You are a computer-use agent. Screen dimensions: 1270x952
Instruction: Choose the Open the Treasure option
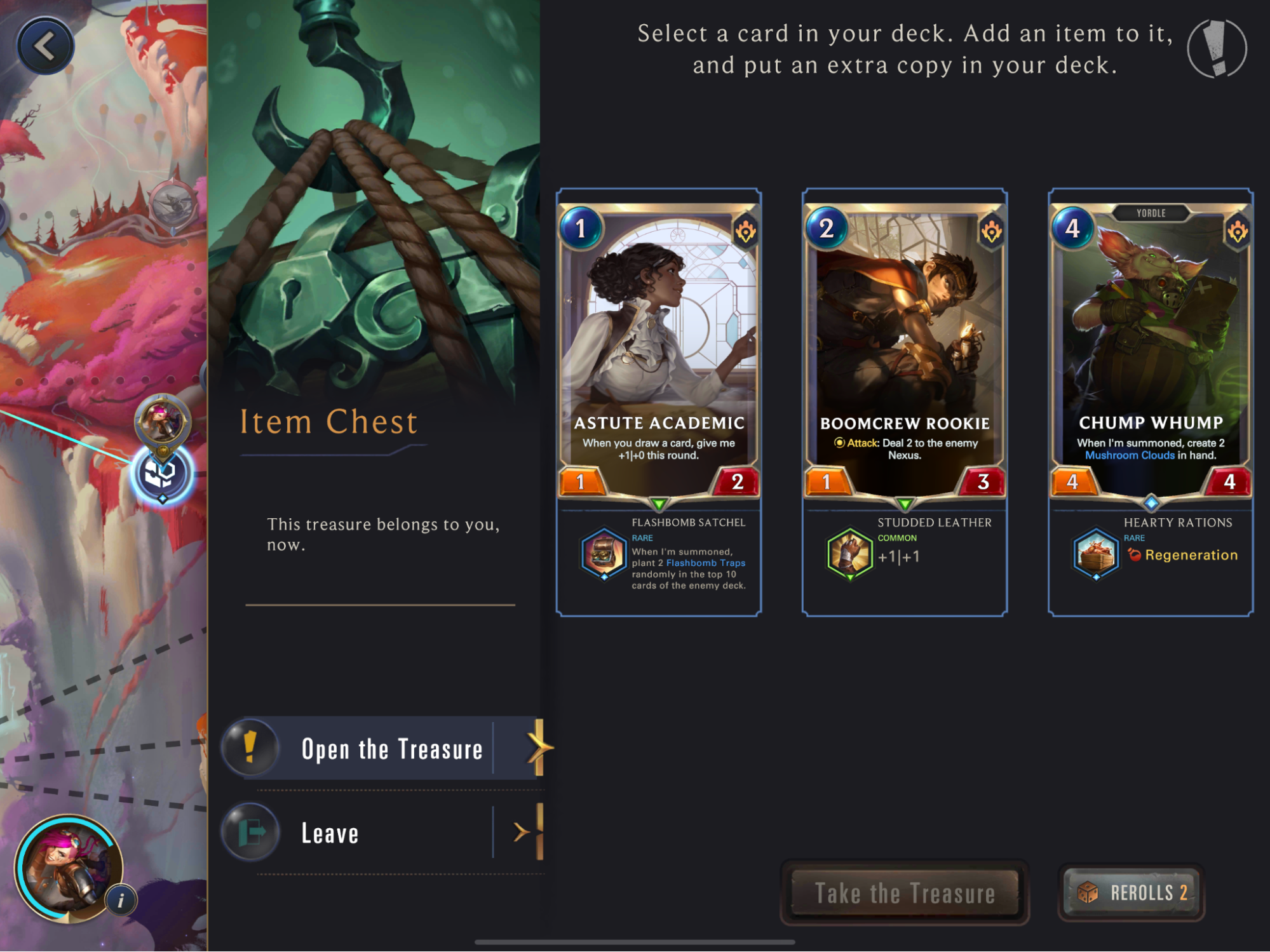pos(388,749)
